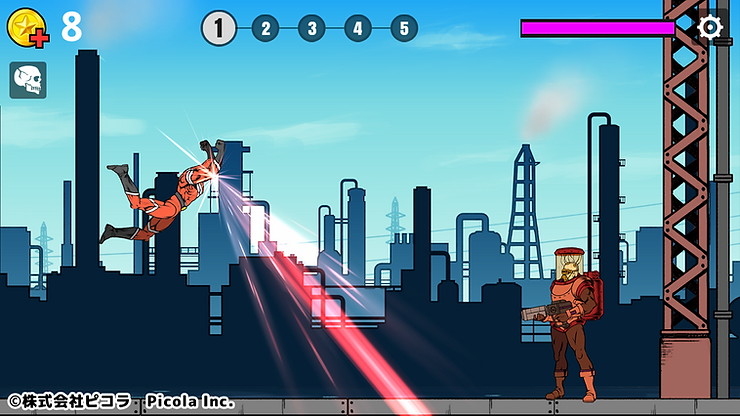Select stage 1 in the progress bar
The width and height of the screenshot is (740, 416).
coord(219,28)
